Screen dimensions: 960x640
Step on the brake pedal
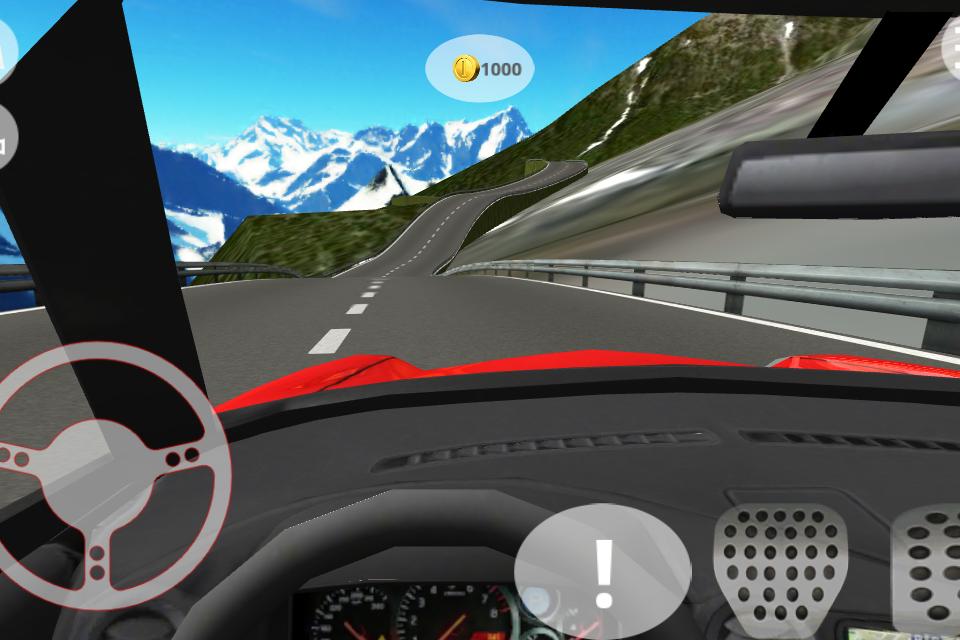[x=780, y=565]
